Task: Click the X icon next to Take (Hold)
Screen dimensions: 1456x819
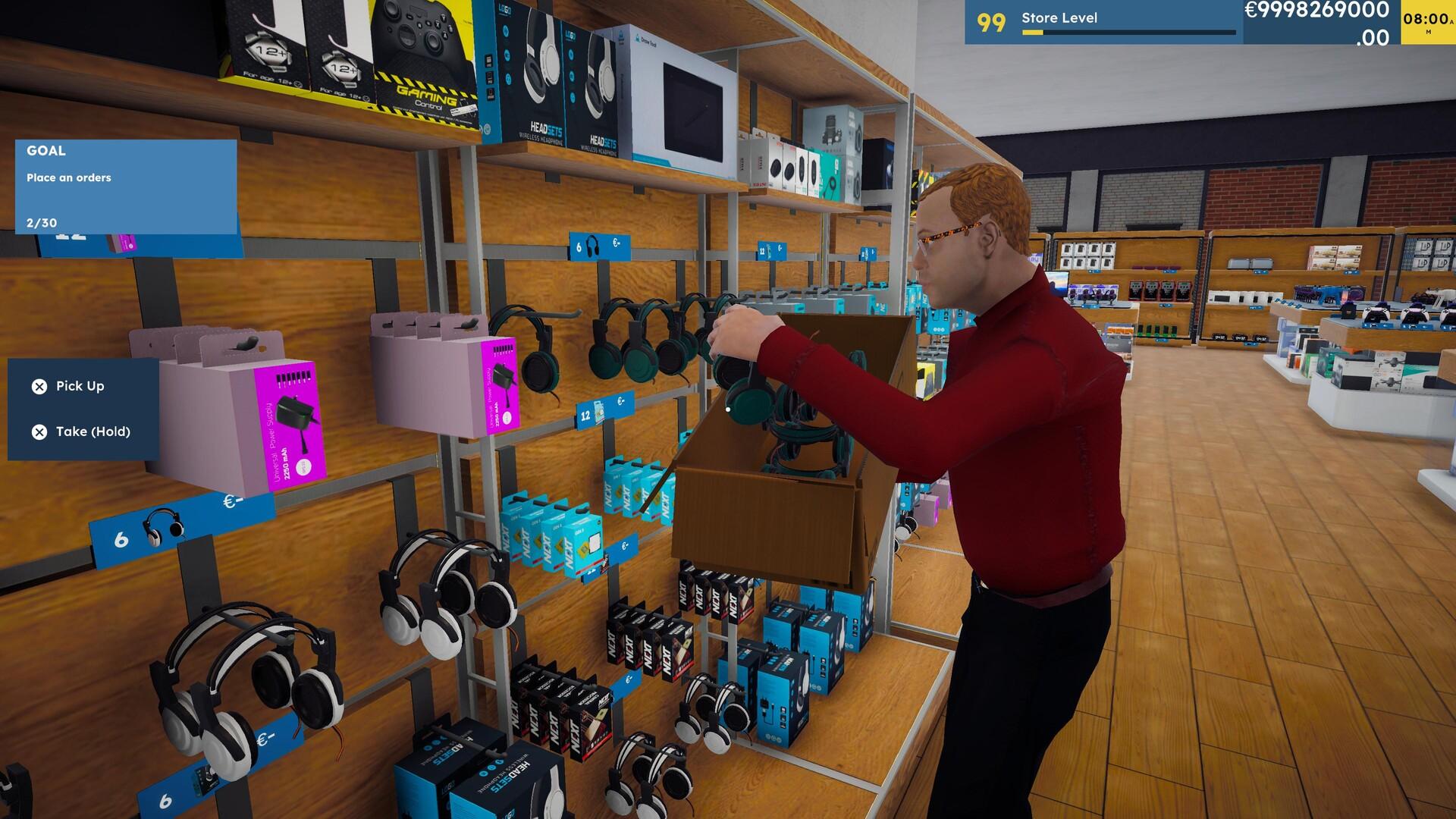Action: [x=39, y=431]
